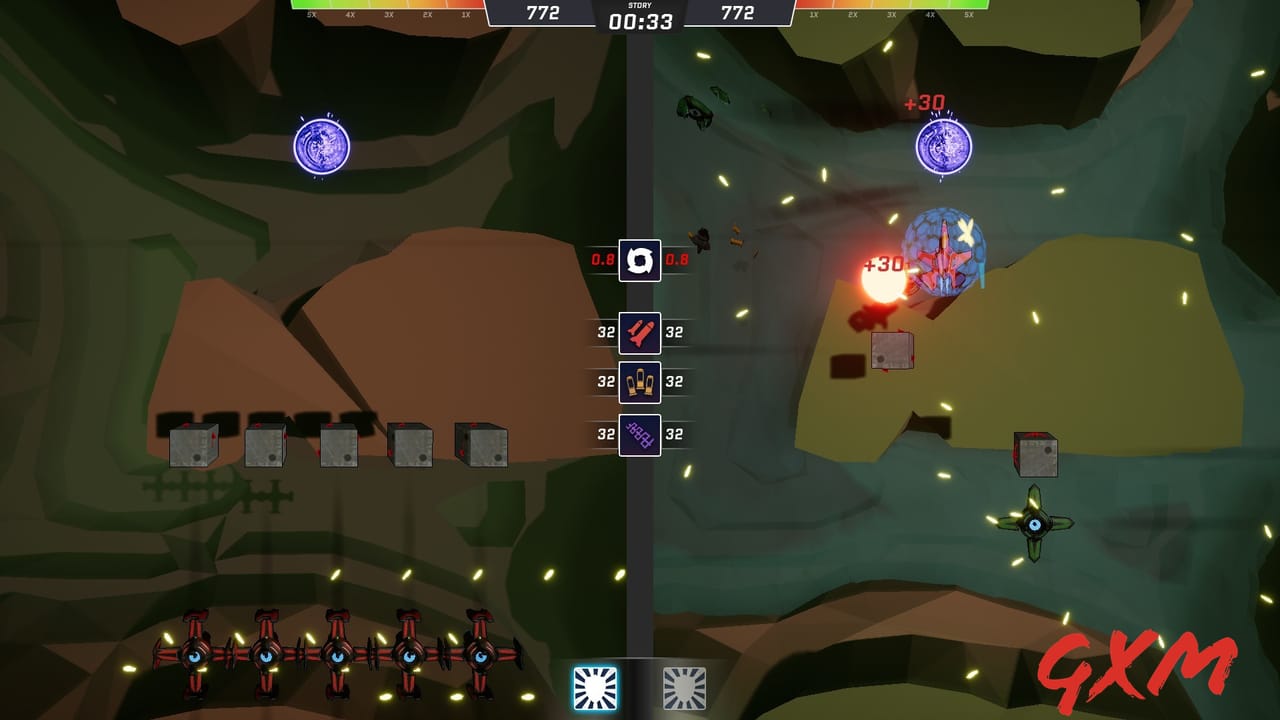Click the purple teleport portal on the left map
This screenshot has height=720, width=1280.
click(x=322, y=147)
